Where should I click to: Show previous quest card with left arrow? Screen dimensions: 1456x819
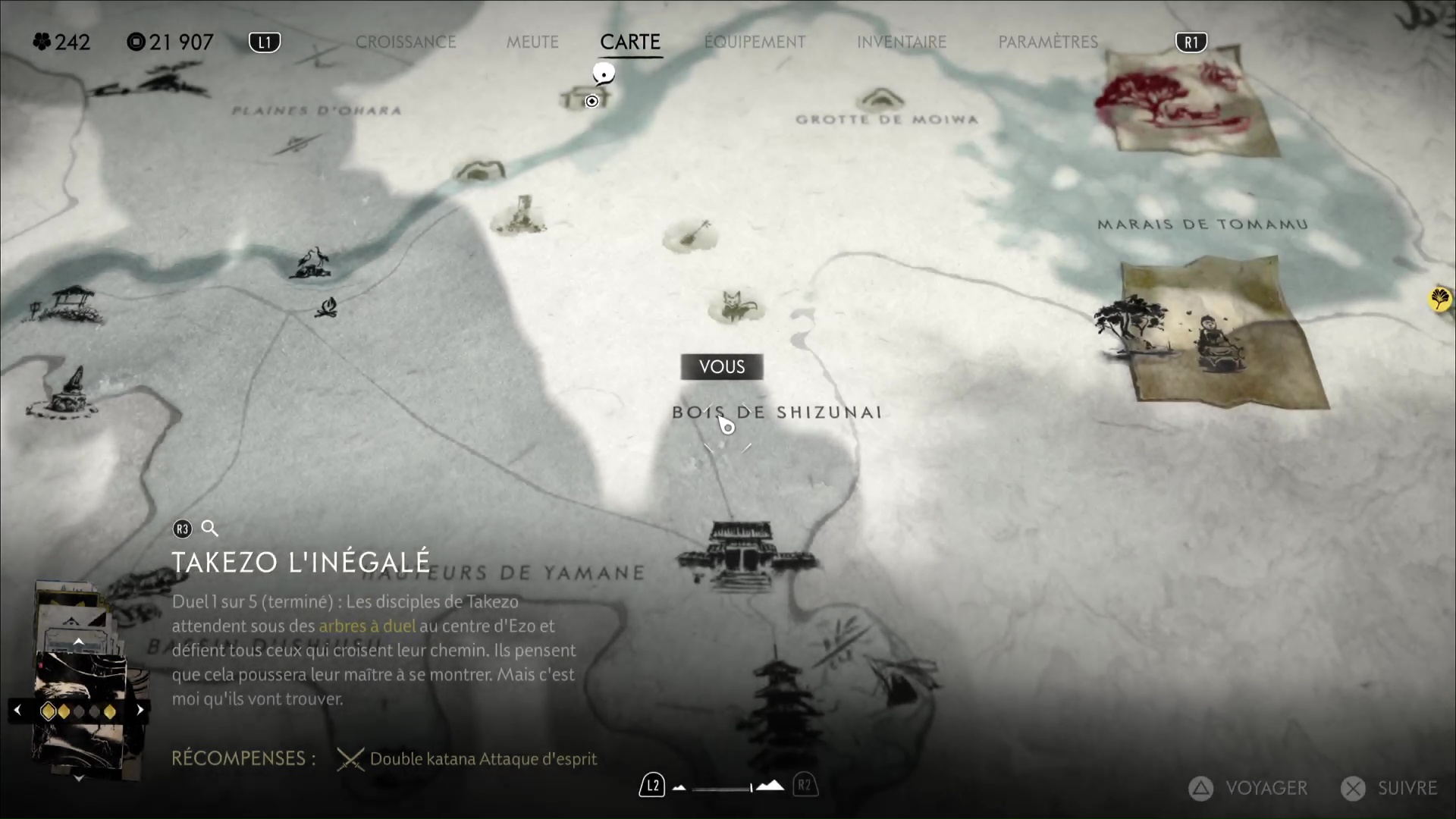pyautogui.click(x=17, y=711)
